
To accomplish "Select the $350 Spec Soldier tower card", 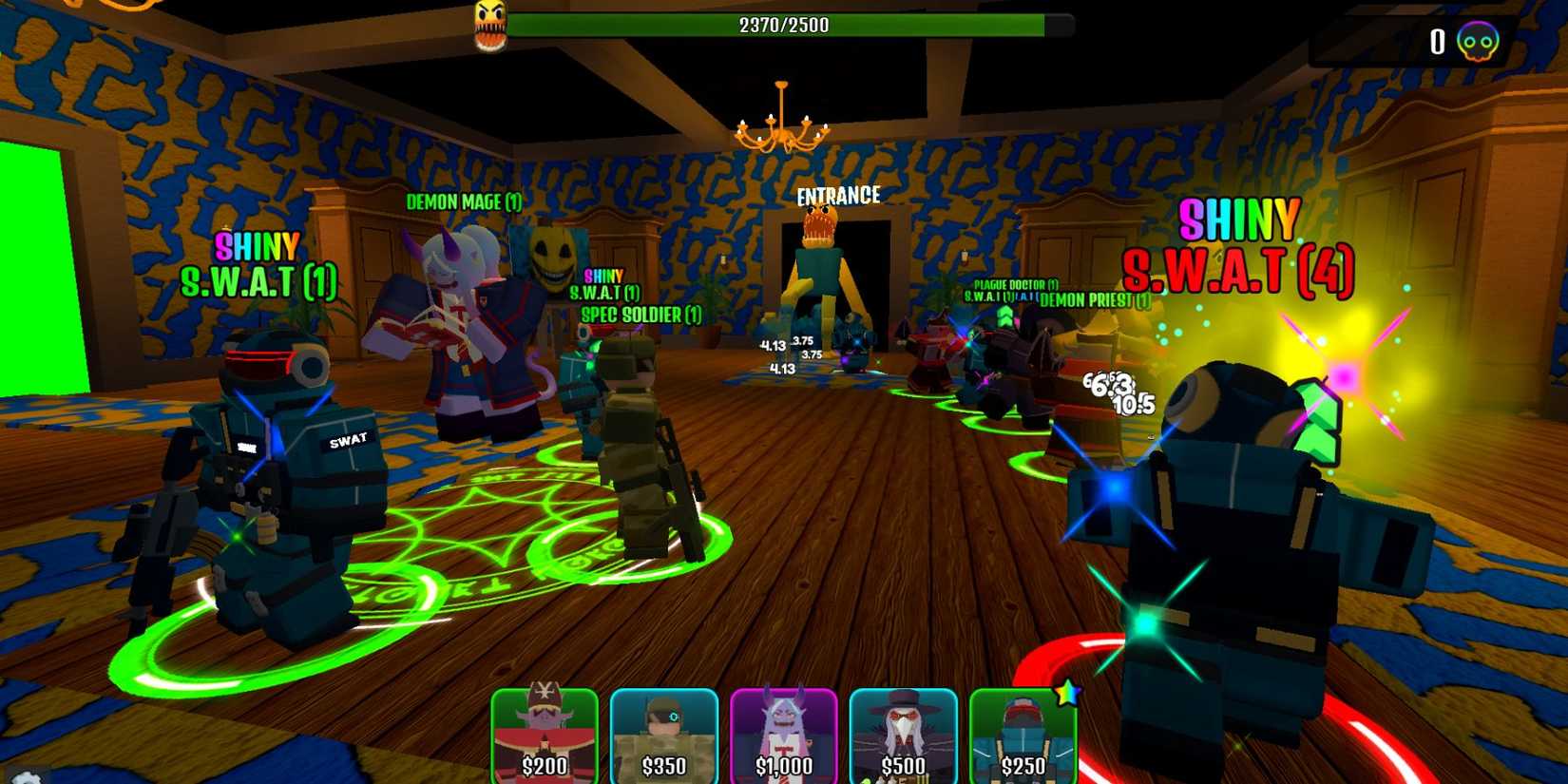I will (x=665, y=736).
